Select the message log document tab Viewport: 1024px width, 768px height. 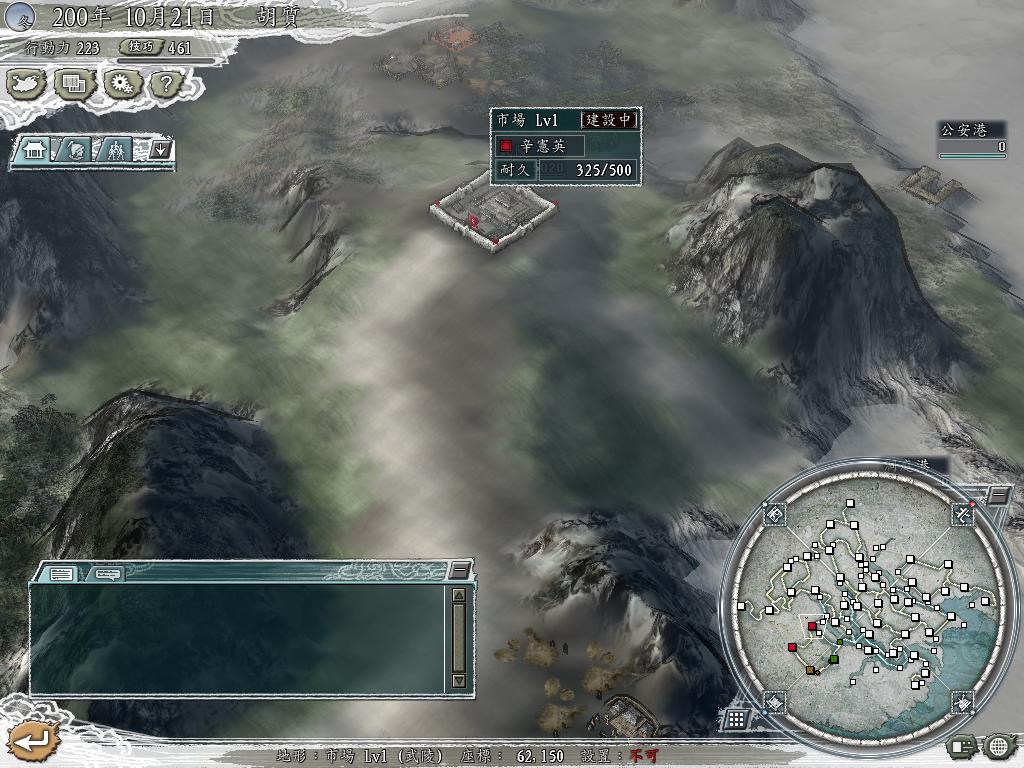coord(61,574)
